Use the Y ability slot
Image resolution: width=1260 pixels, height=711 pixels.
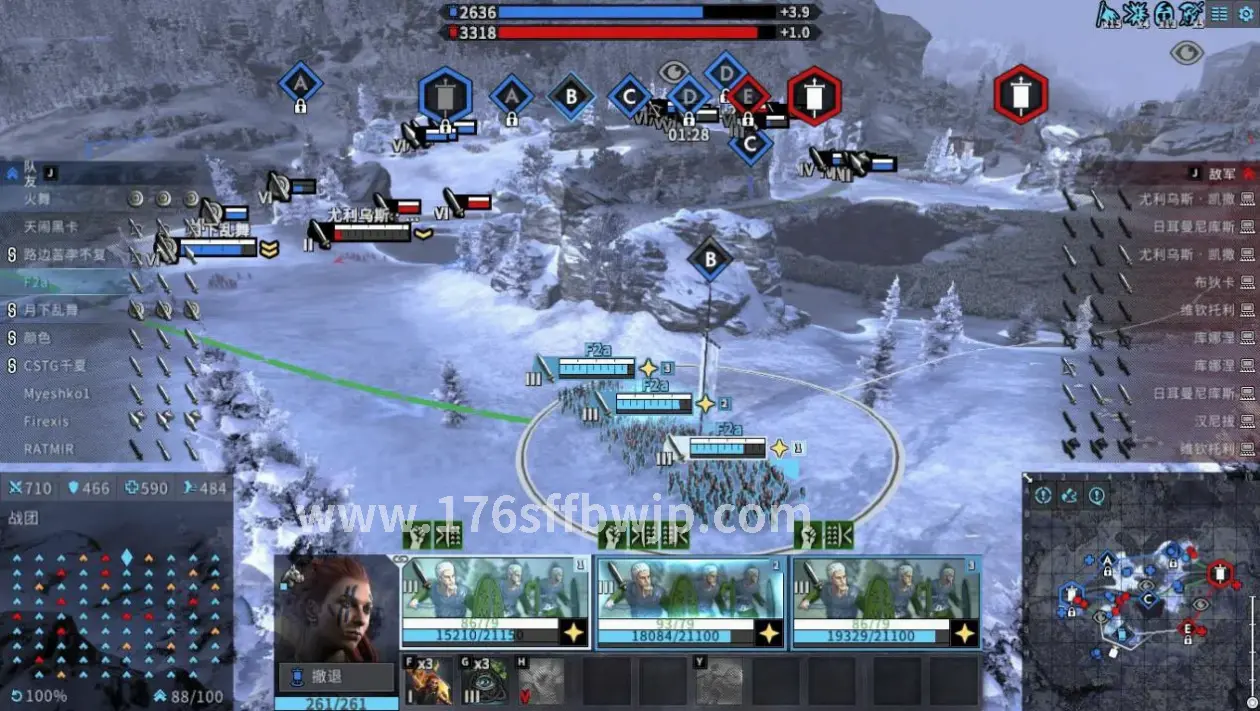718,682
